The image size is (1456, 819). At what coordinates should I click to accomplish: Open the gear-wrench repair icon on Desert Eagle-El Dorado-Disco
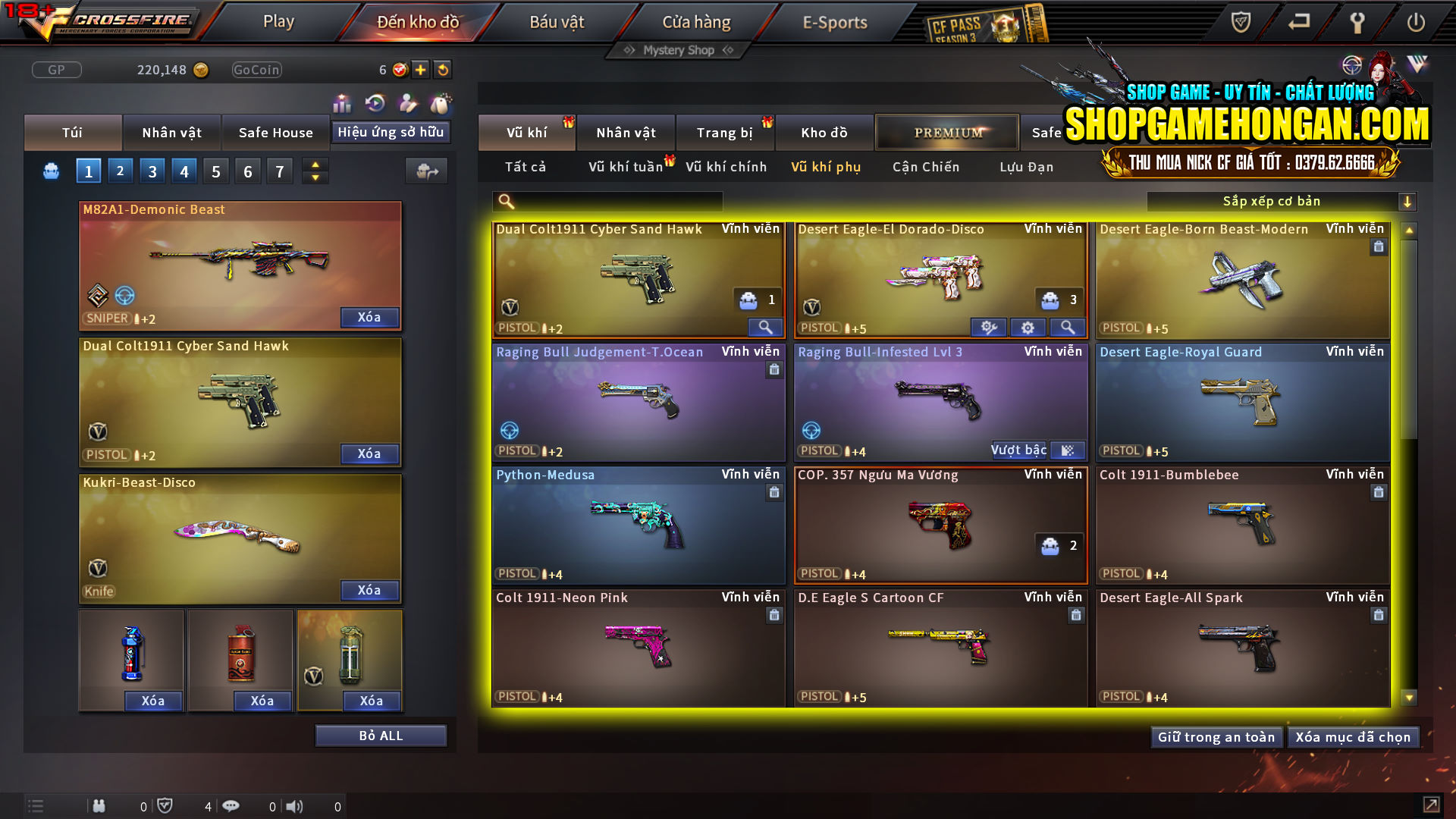click(987, 327)
